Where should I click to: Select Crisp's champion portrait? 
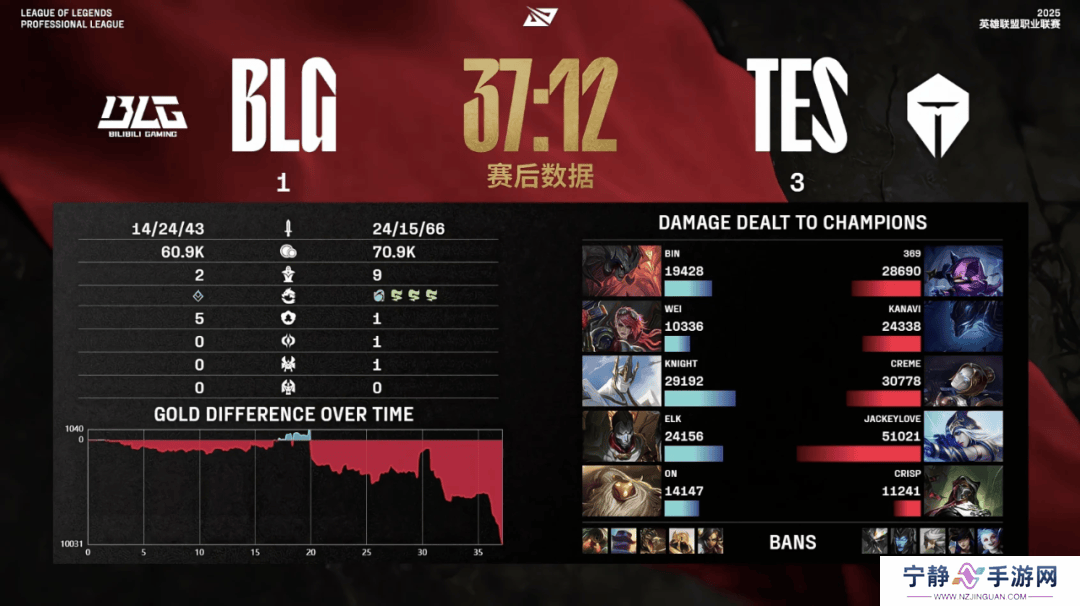(x=963, y=491)
